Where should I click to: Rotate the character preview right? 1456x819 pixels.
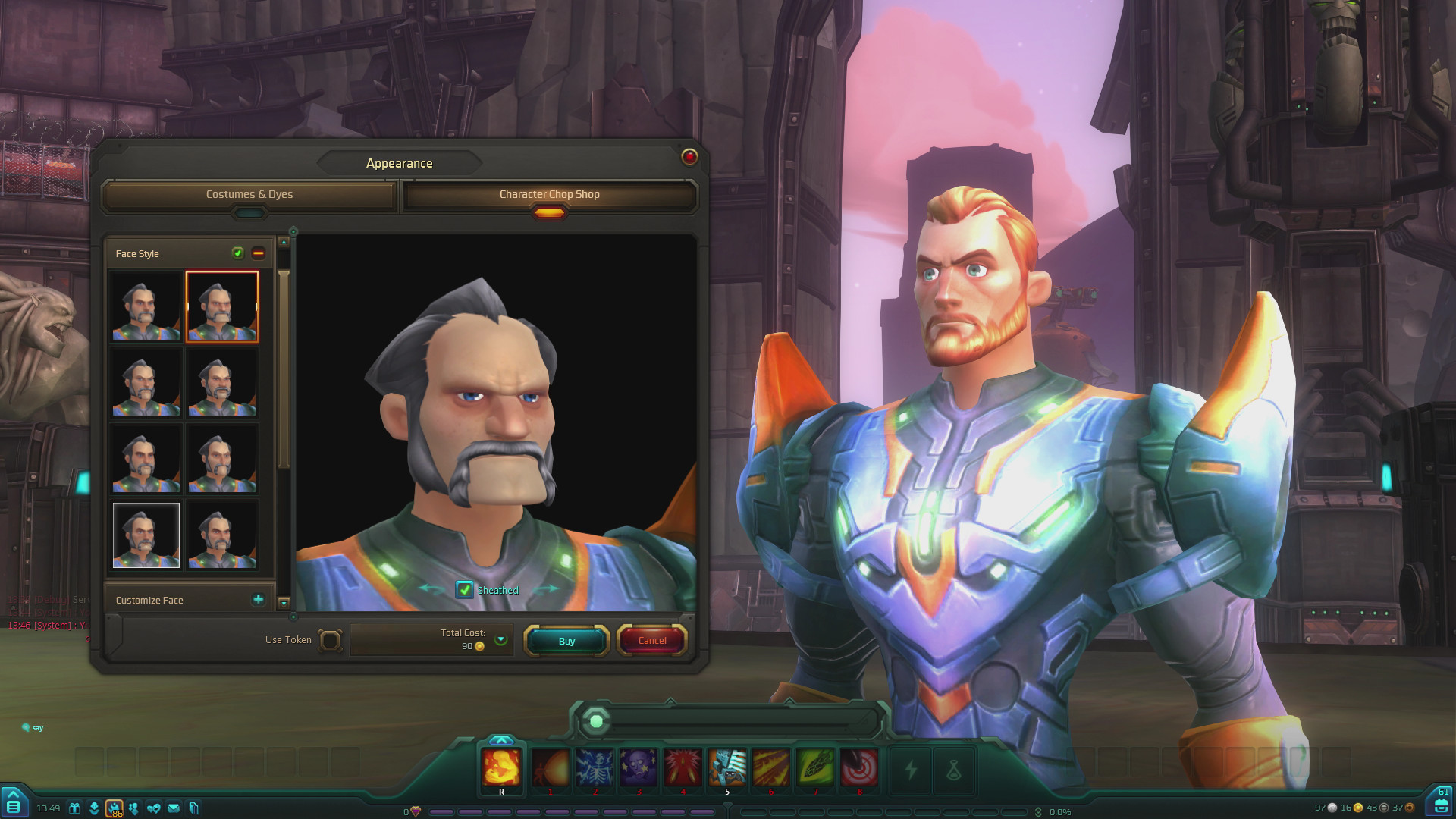(544, 588)
